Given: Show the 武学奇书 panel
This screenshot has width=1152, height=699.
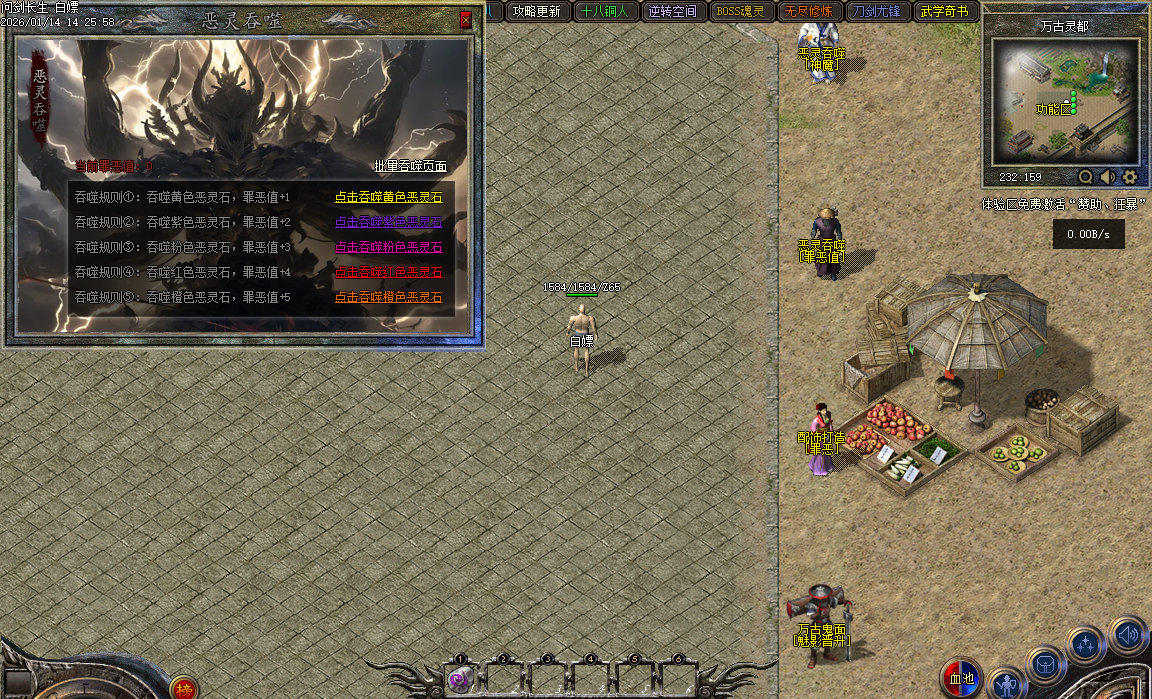Looking at the screenshot, I should pos(944,12).
